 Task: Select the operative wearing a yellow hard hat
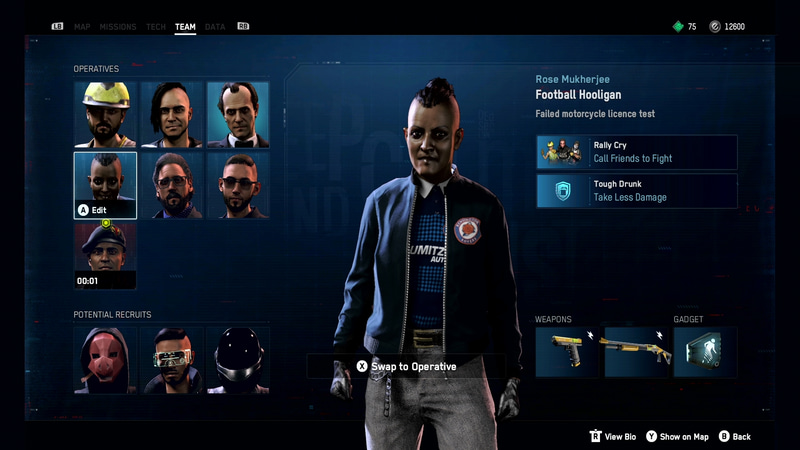click(x=105, y=114)
